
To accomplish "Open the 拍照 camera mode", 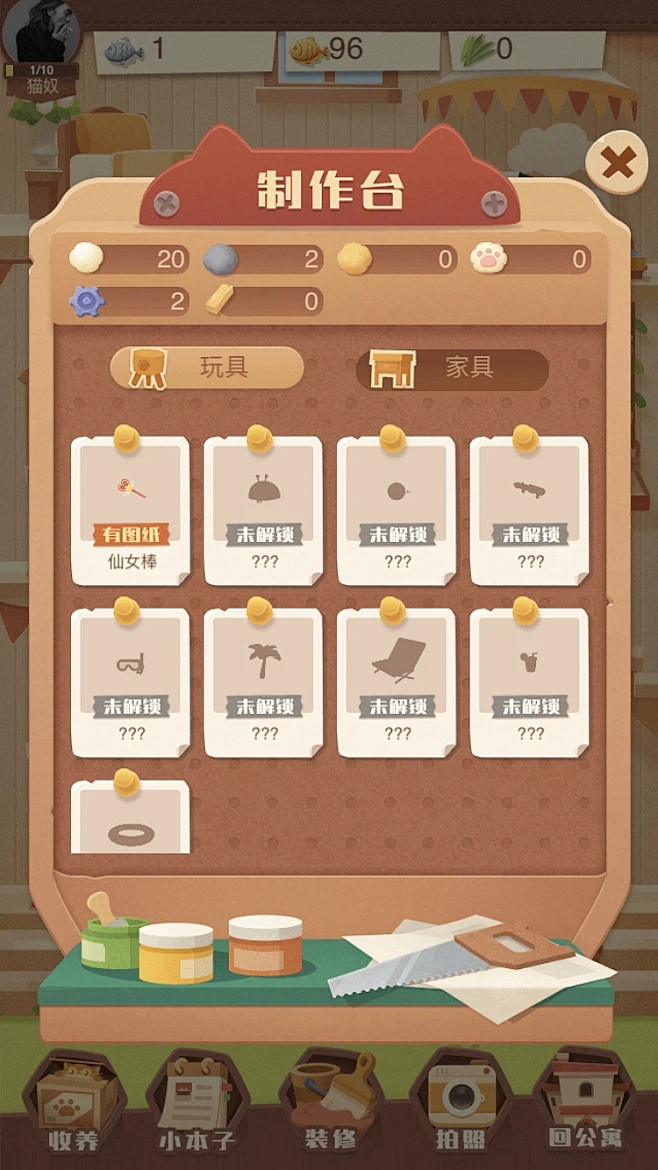I will pos(461,1106).
